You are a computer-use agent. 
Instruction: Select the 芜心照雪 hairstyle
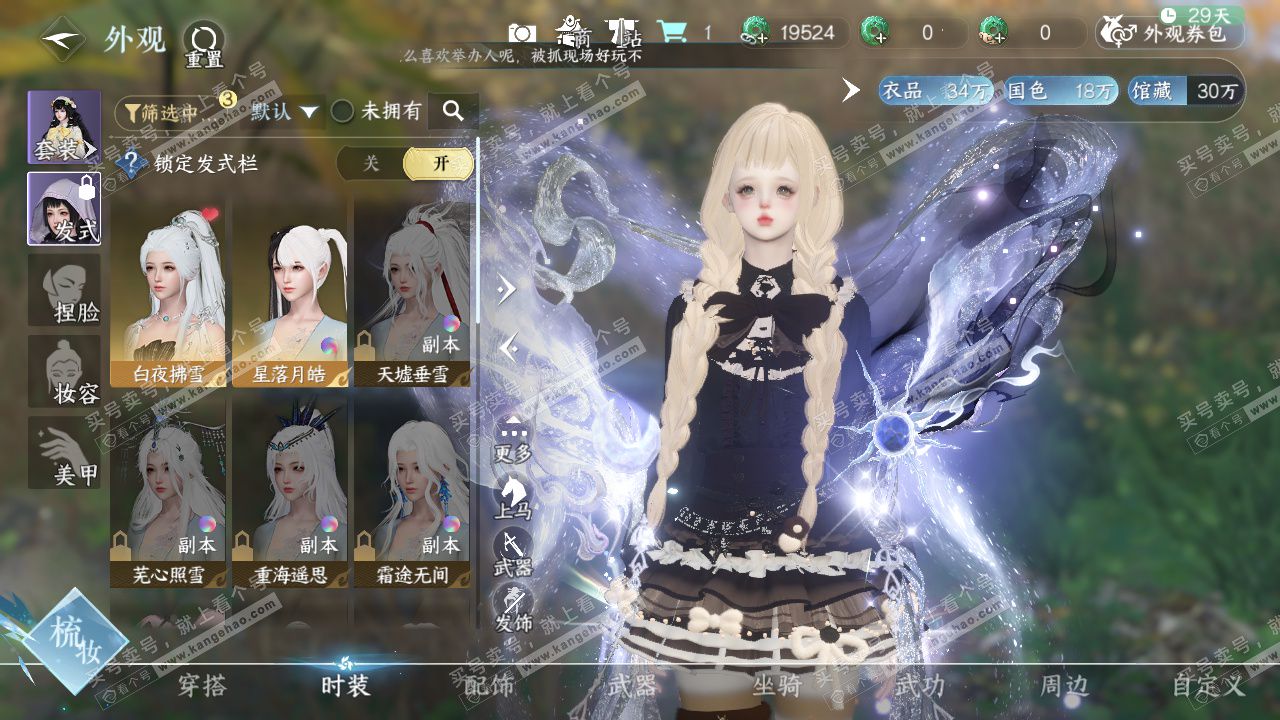coord(168,500)
